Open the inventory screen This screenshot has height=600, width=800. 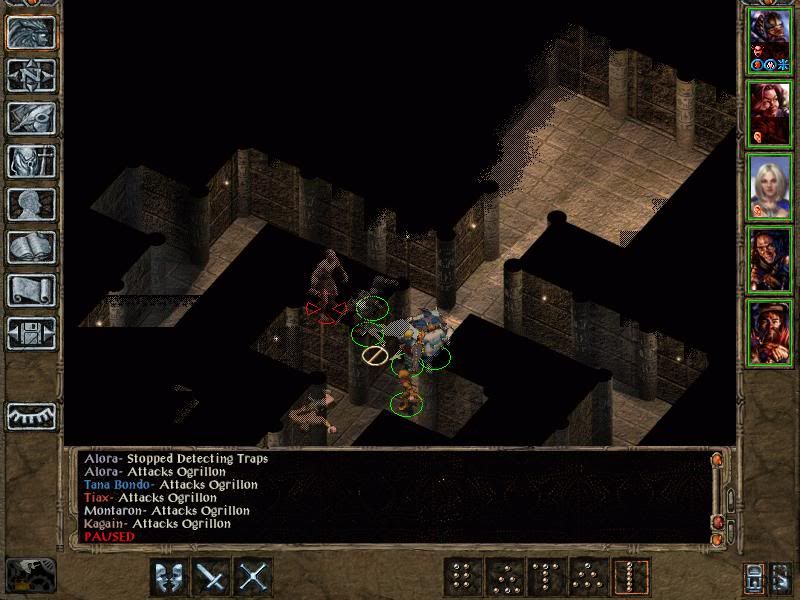click(x=31, y=161)
